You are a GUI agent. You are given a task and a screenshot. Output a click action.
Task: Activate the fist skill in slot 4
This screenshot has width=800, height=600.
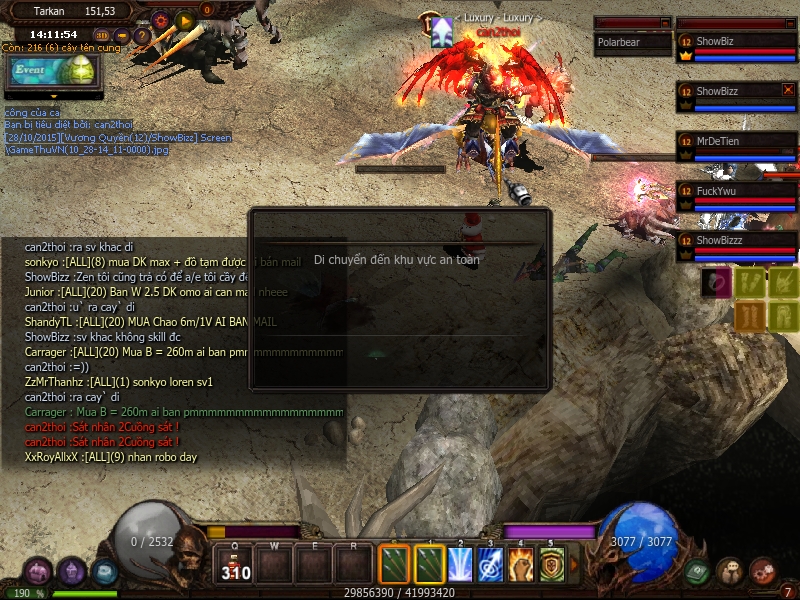[x=521, y=564]
